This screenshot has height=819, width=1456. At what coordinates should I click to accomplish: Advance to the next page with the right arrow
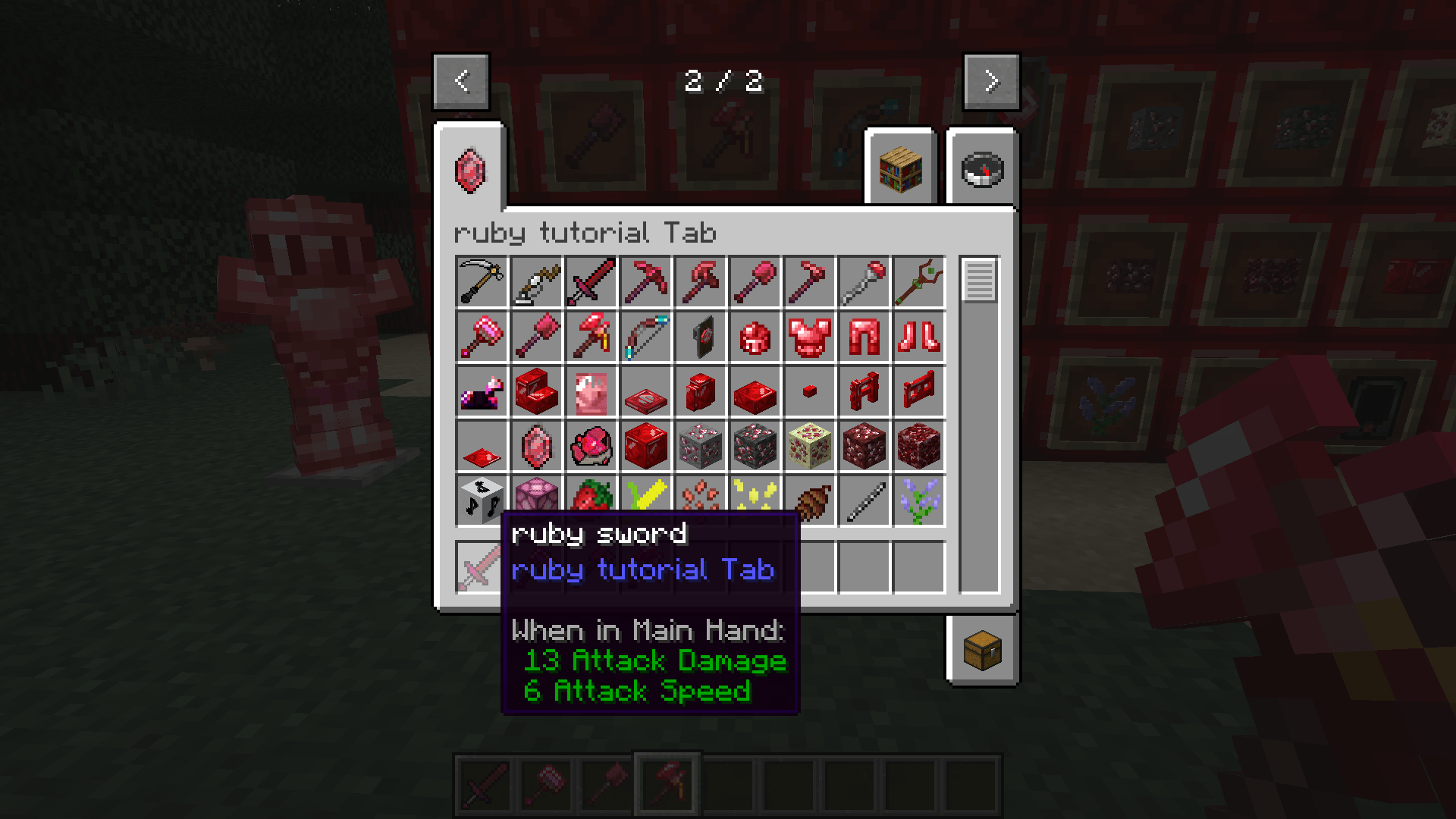[x=990, y=82]
